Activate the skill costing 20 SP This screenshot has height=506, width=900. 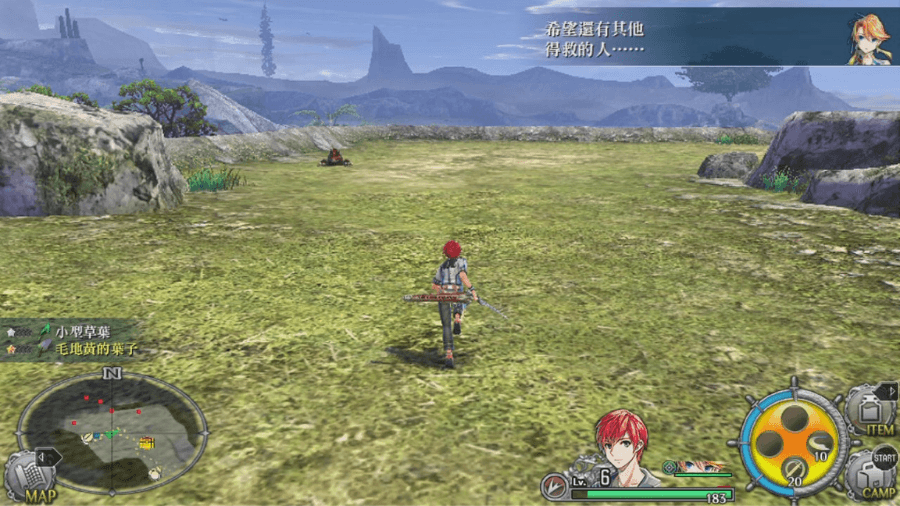793,468
